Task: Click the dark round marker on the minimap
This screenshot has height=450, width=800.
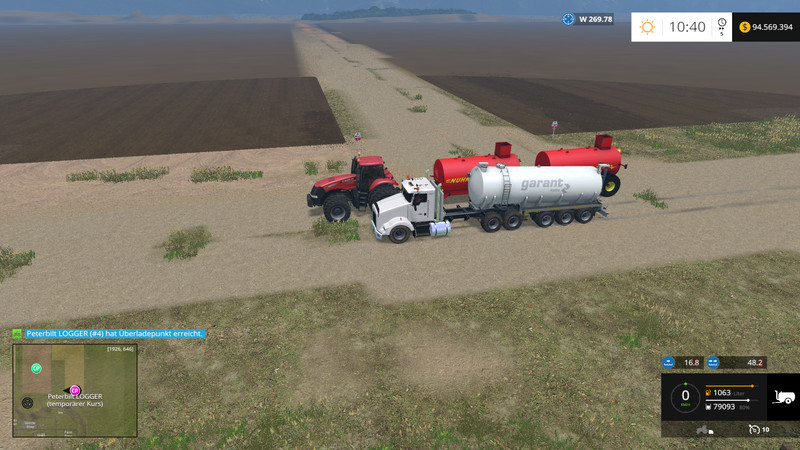Action: [27, 402]
